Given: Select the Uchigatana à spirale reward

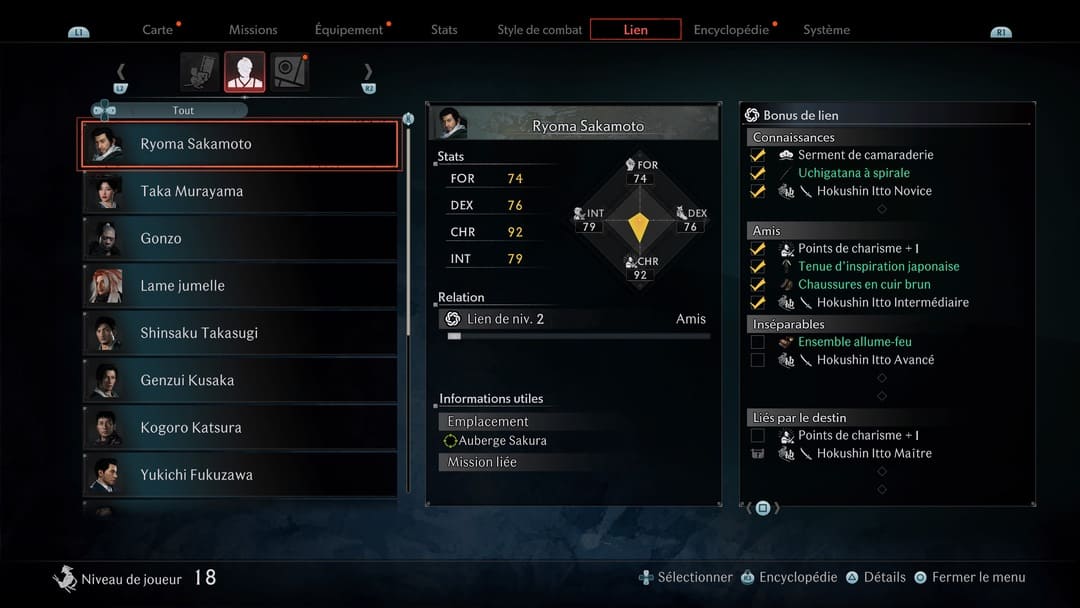Looking at the screenshot, I should point(853,173).
